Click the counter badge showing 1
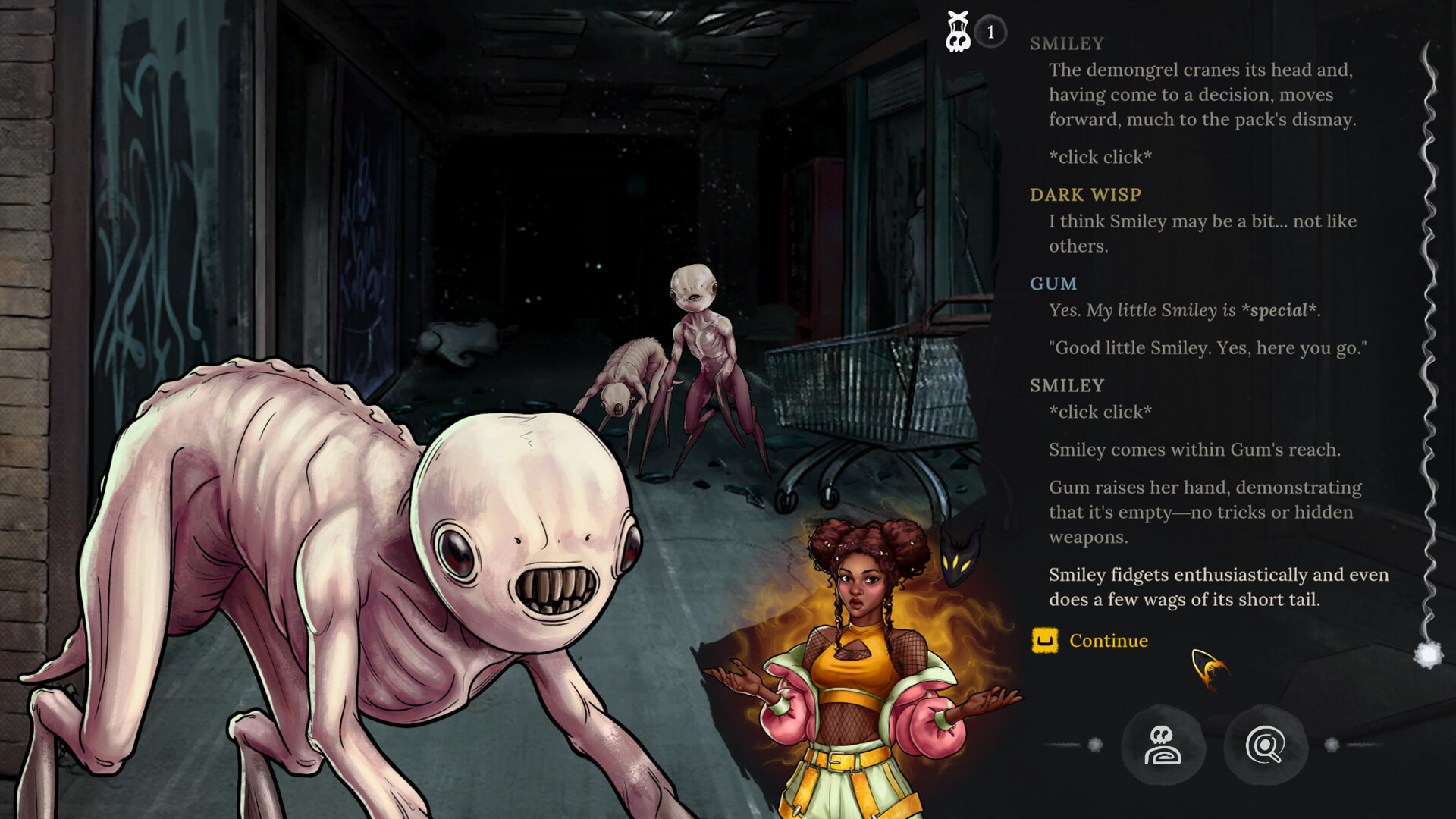Screen dimensions: 1456x819 click(990, 32)
